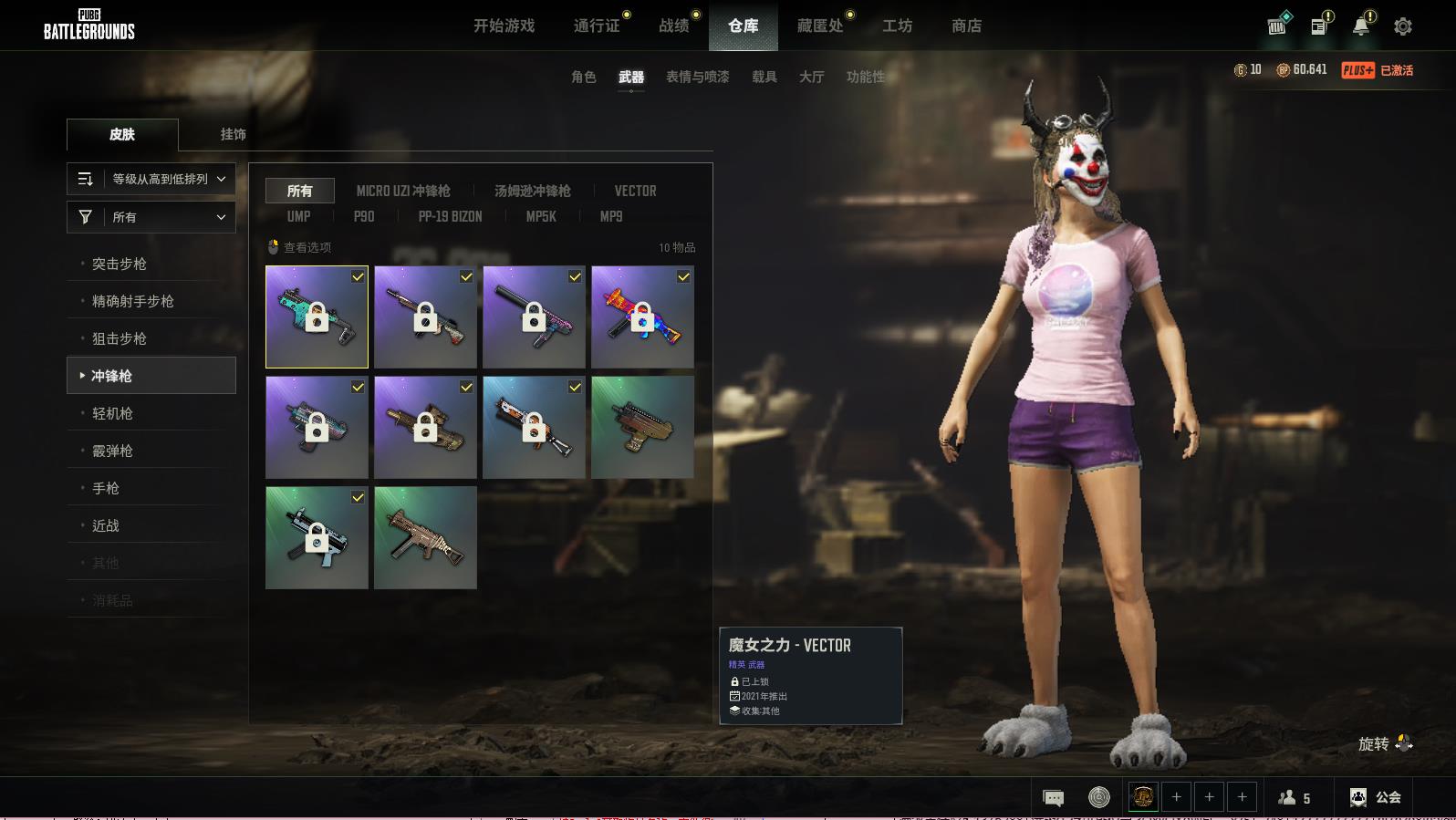Open the chat bubble icon

coord(1053,798)
